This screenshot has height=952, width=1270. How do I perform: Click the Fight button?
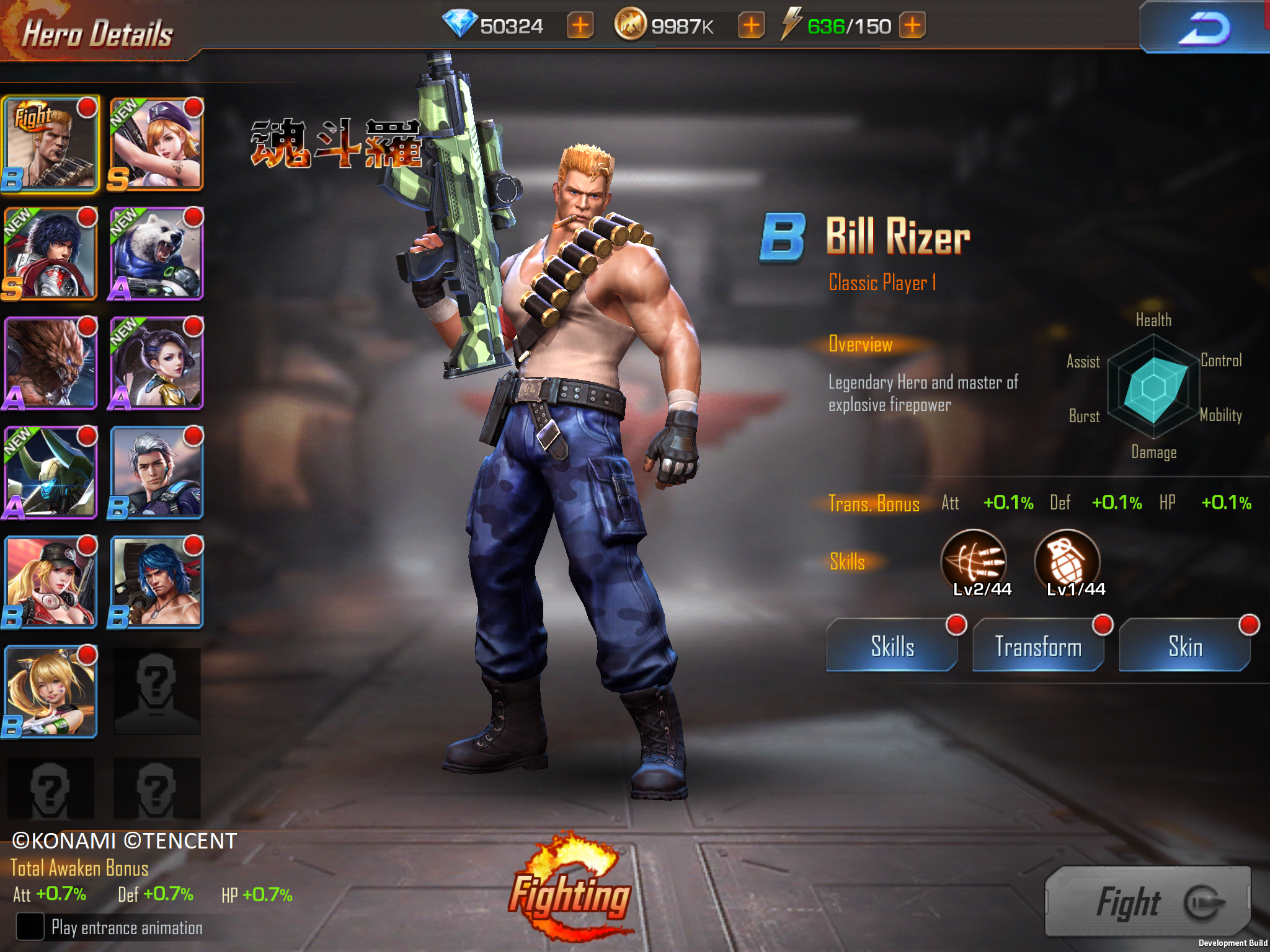[x=1147, y=902]
